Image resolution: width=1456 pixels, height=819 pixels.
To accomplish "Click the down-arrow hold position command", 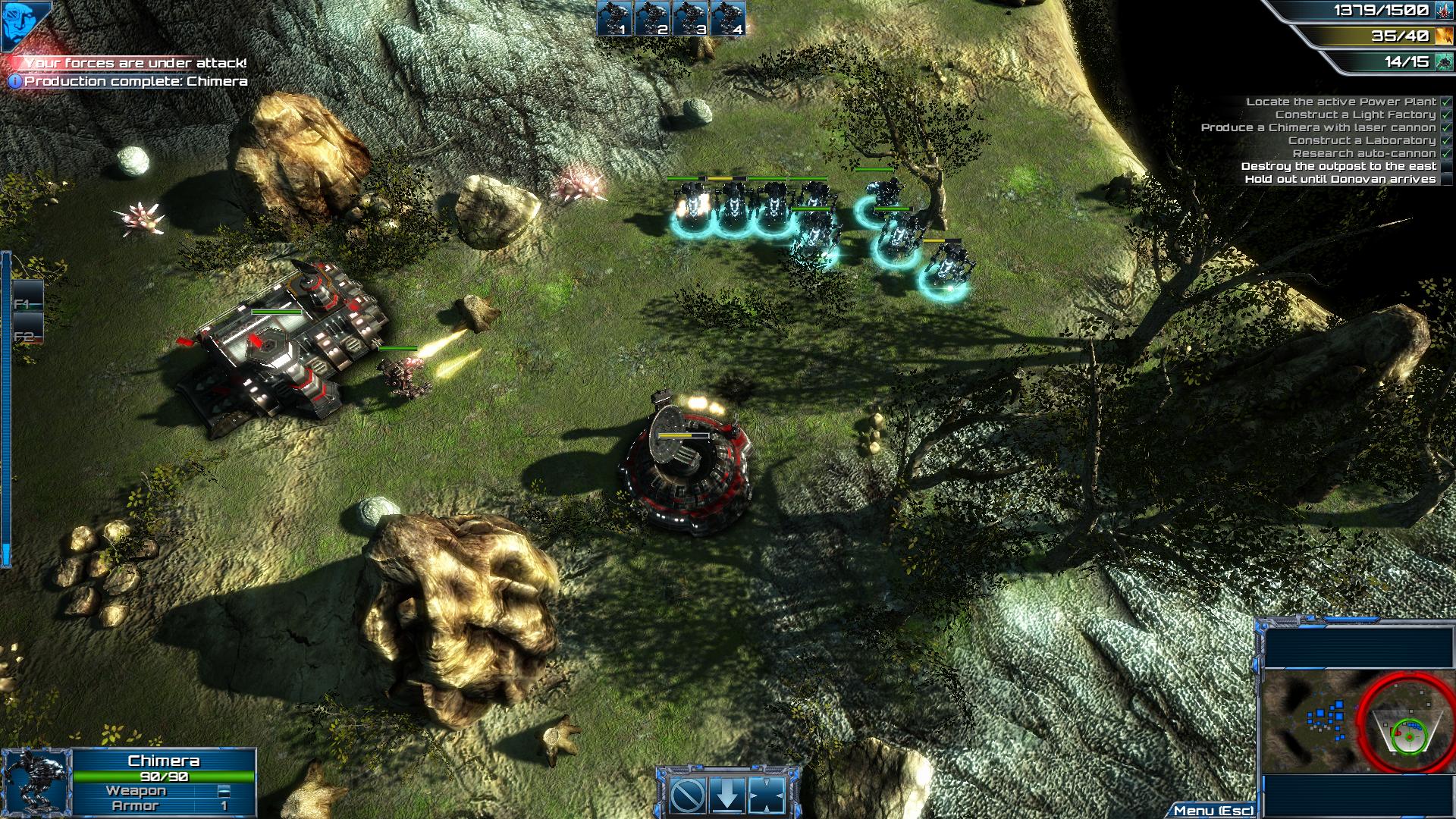I will [x=727, y=795].
